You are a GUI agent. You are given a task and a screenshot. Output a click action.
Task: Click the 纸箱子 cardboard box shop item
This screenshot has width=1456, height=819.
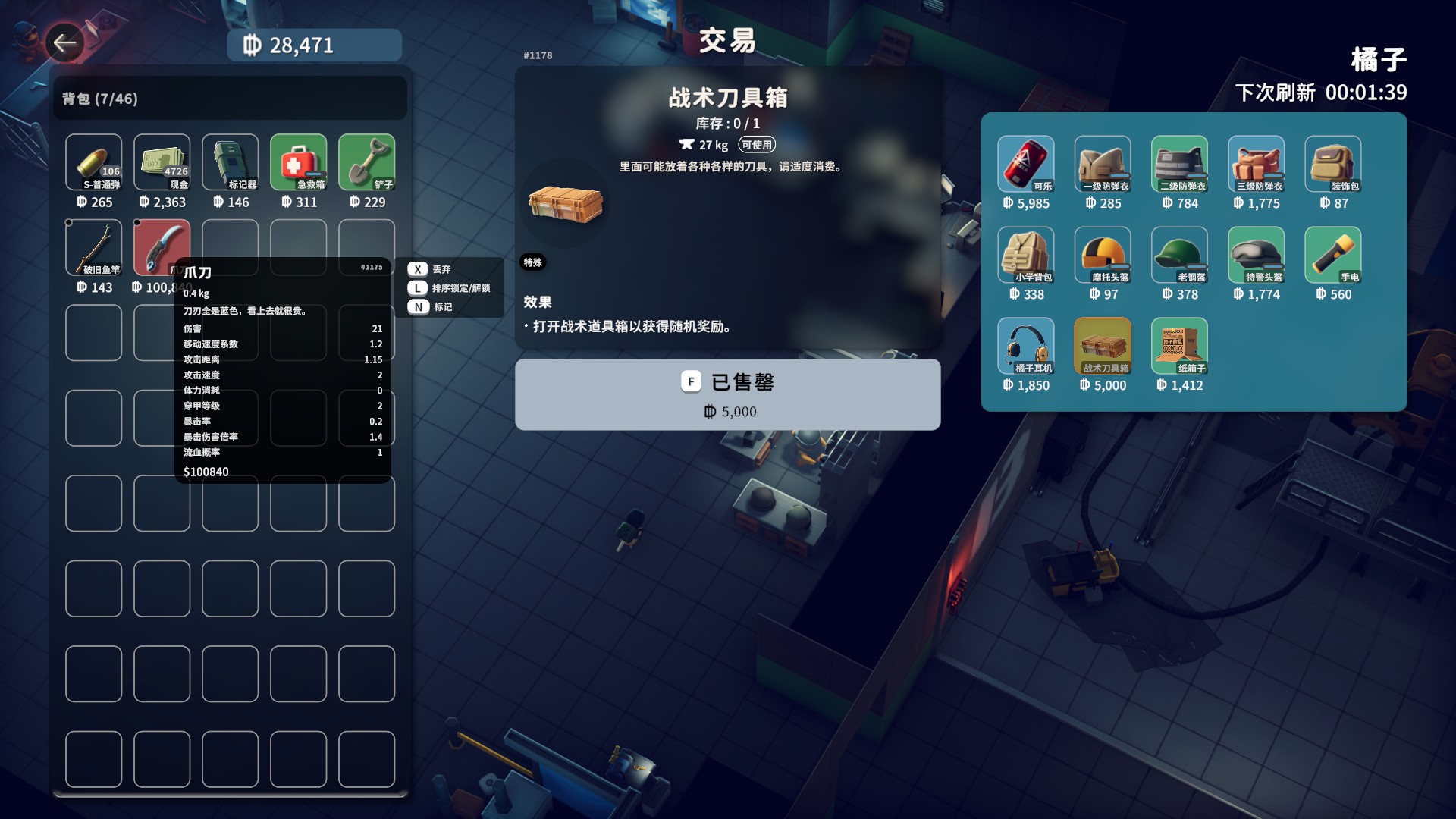(1178, 345)
